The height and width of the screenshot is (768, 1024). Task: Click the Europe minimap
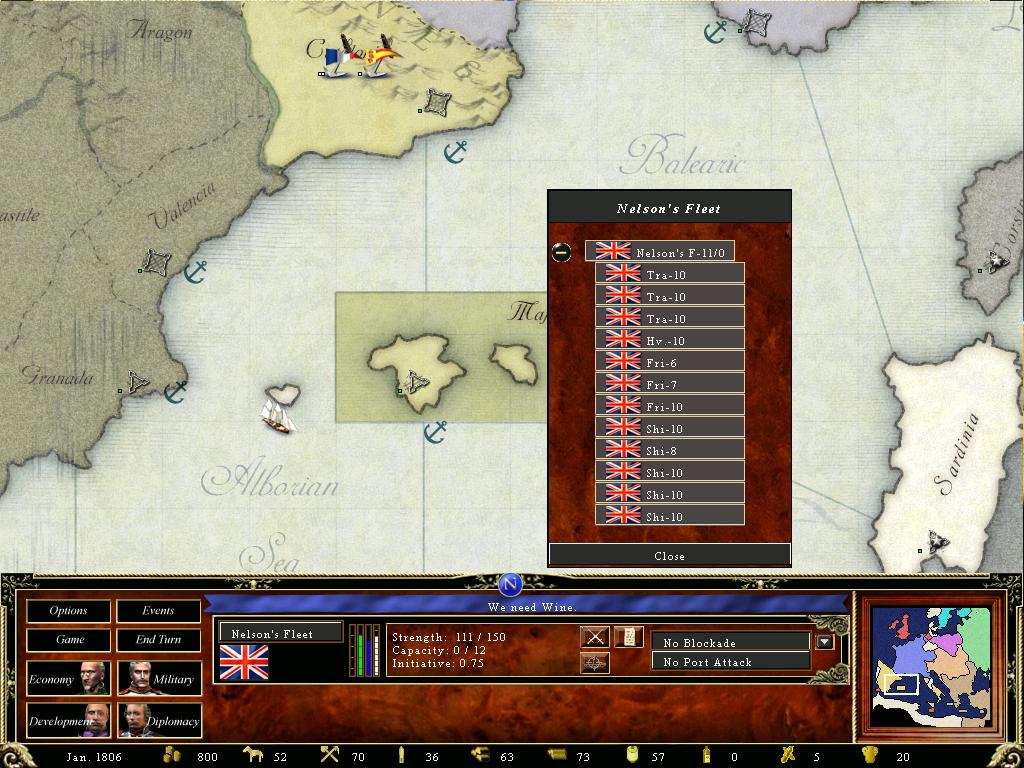coord(932,665)
